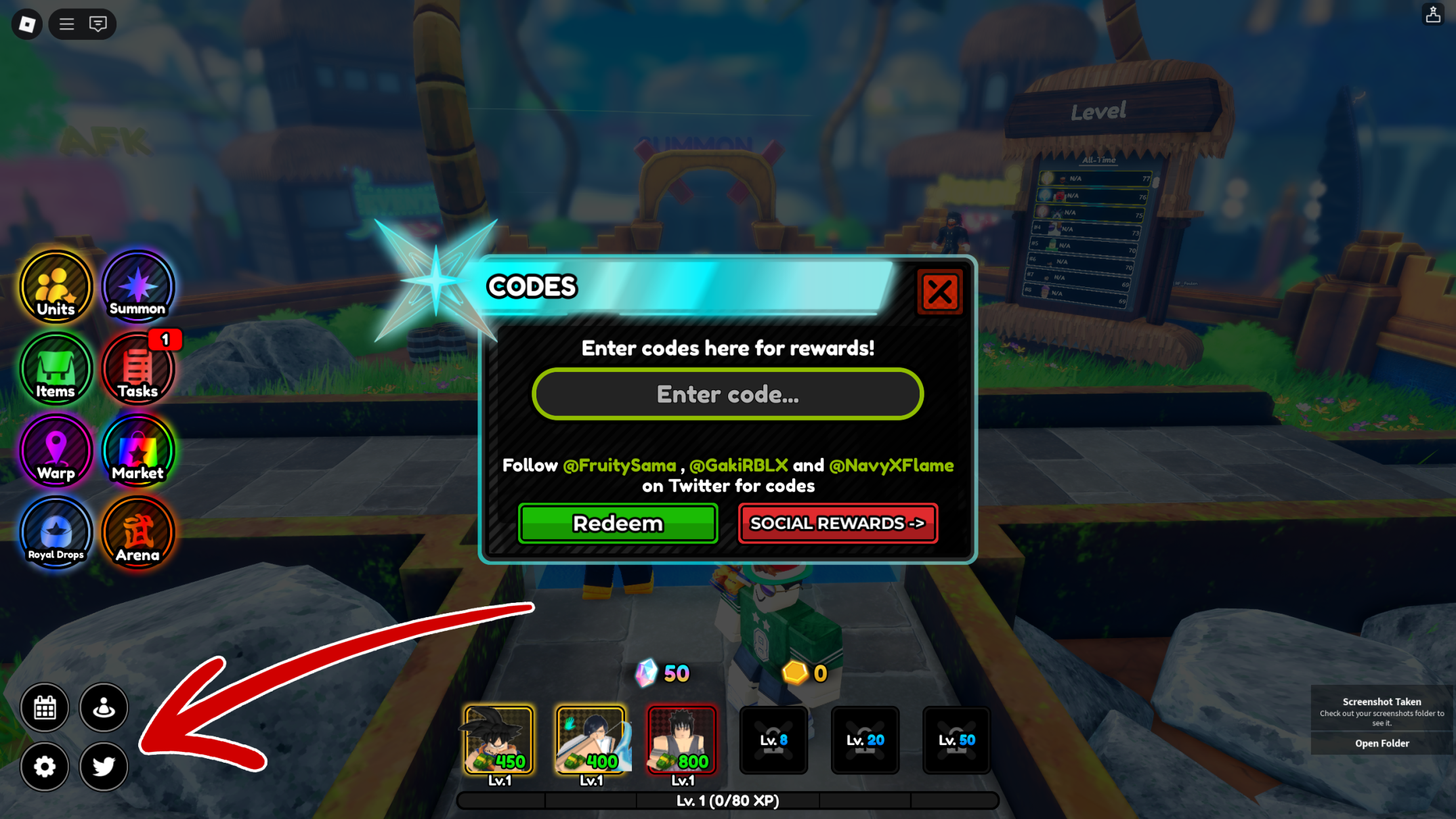Open the daily calendar rewards

45,707
